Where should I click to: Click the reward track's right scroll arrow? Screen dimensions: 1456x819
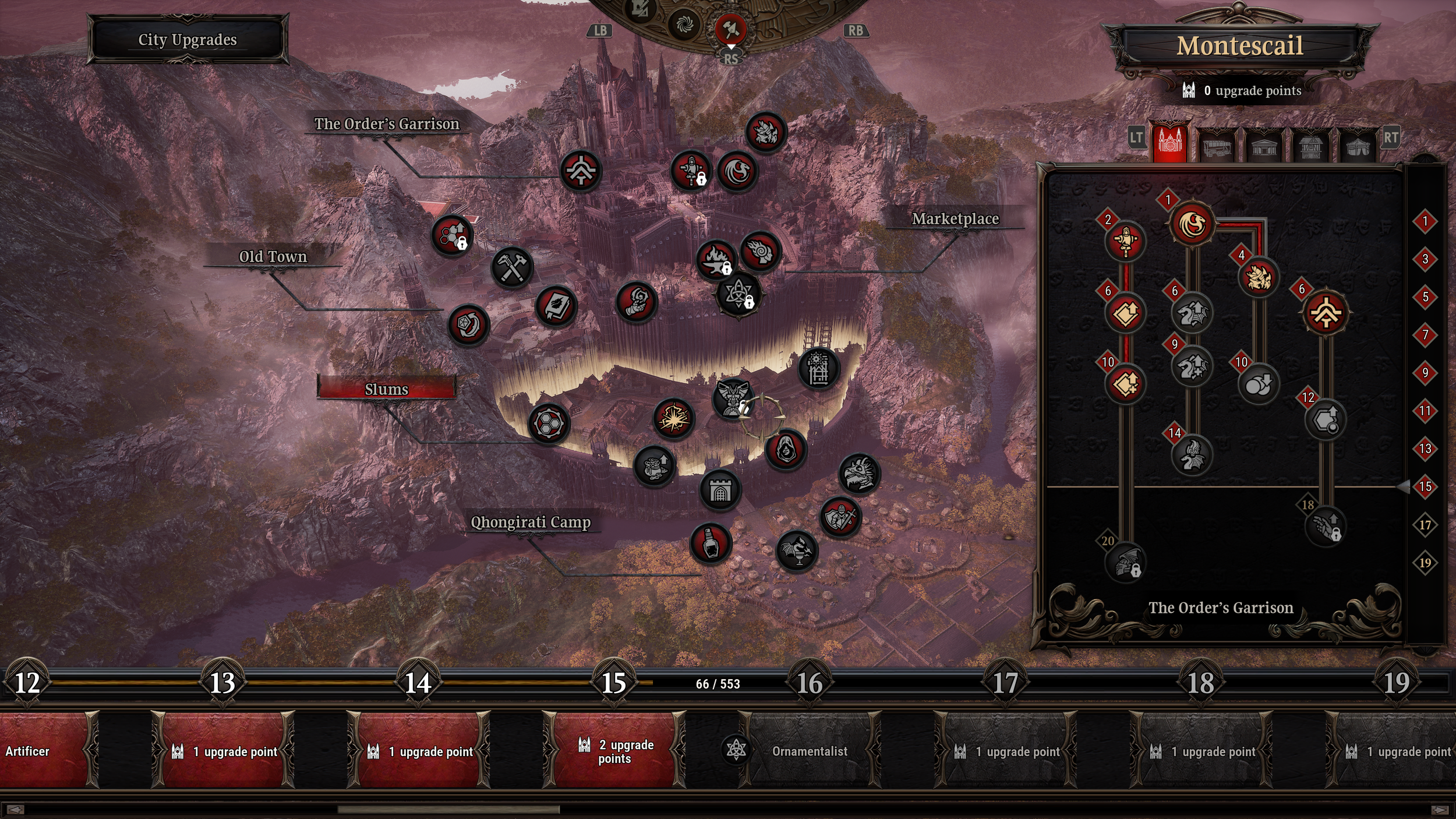[x=1439, y=810]
